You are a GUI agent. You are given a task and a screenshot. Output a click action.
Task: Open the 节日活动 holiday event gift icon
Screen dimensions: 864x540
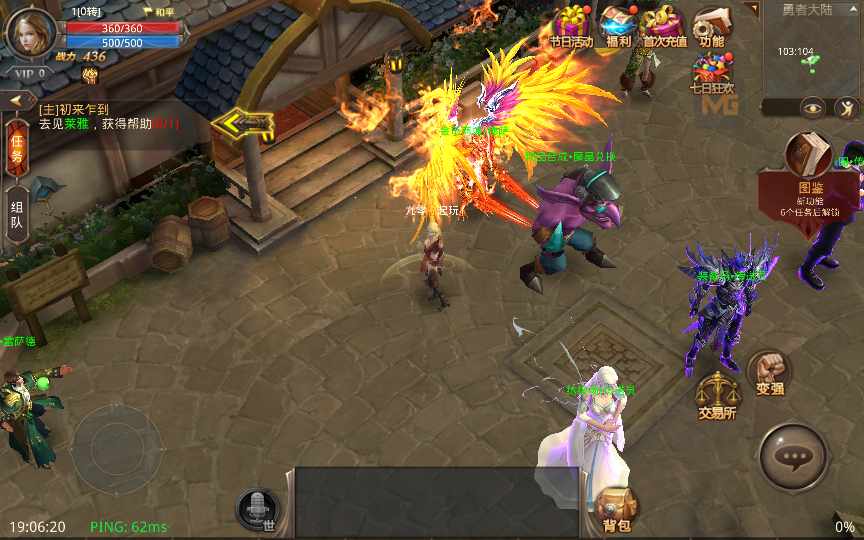click(x=572, y=26)
